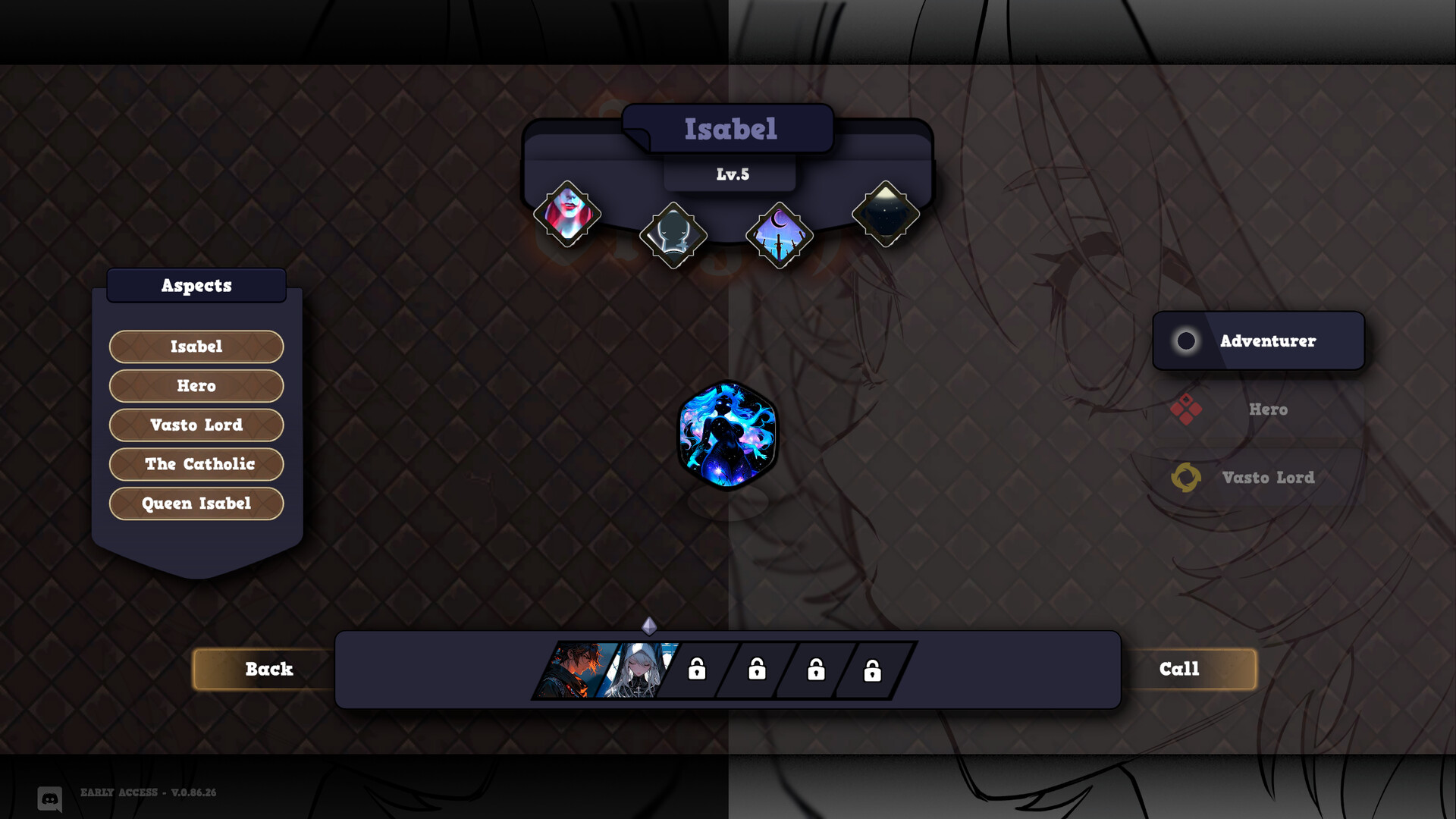The width and height of the screenshot is (1456, 819).
Task: Collapse the Aspects panel header
Action: 196,285
